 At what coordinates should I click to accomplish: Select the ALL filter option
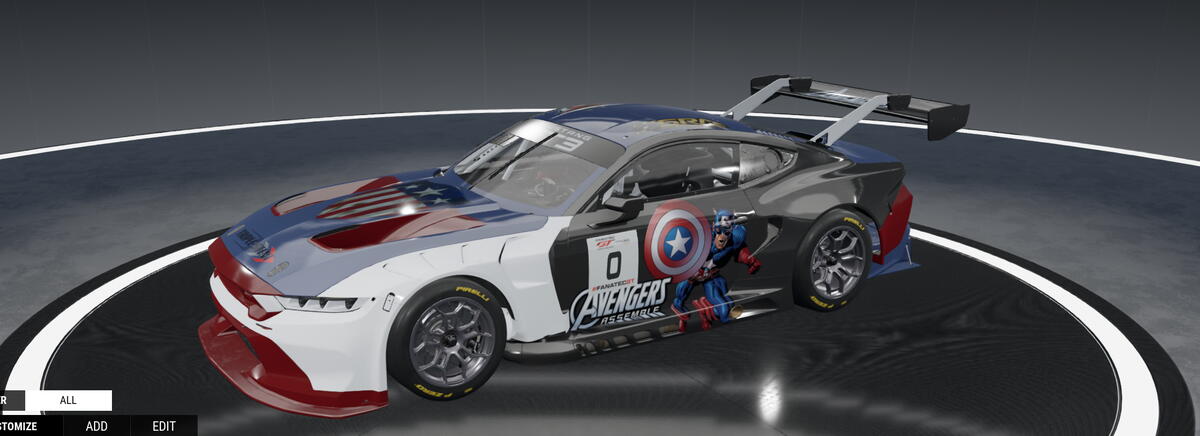(68, 400)
